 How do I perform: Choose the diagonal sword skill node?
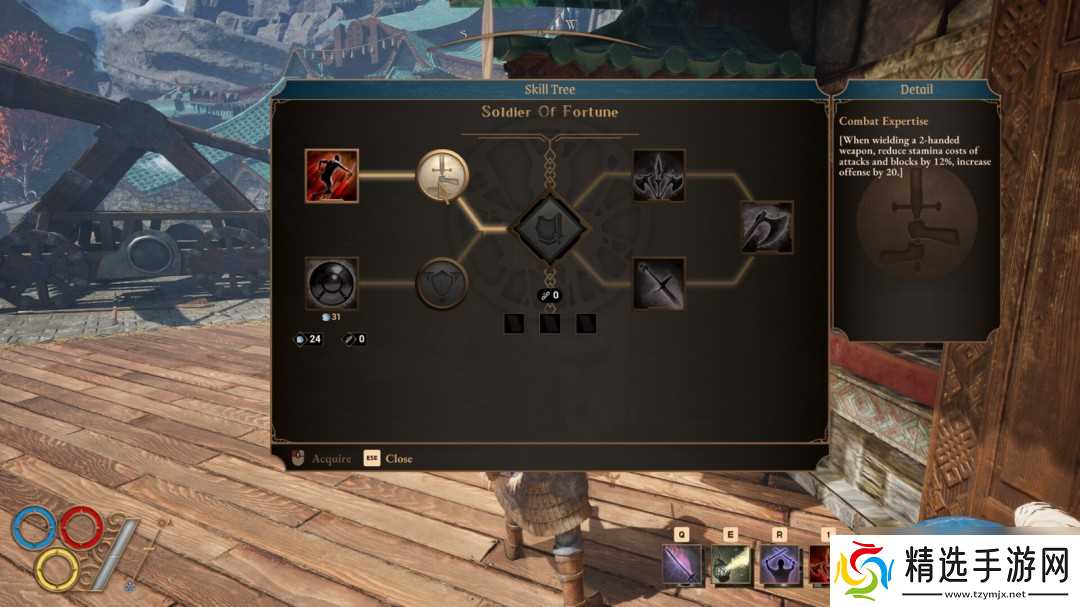(659, 284)
